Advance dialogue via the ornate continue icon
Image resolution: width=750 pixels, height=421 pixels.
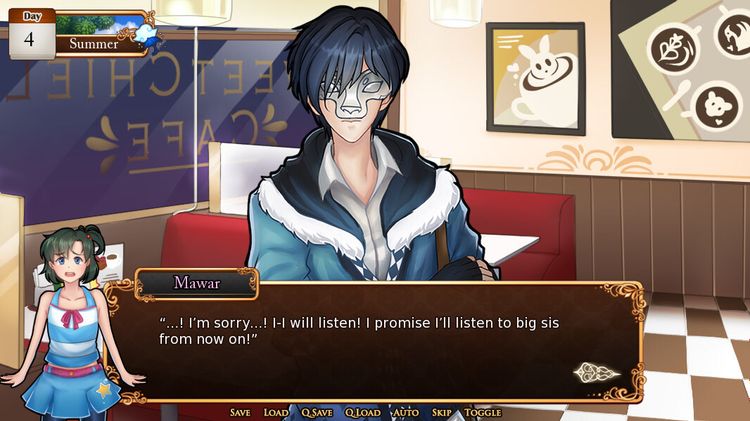[596, 373]
